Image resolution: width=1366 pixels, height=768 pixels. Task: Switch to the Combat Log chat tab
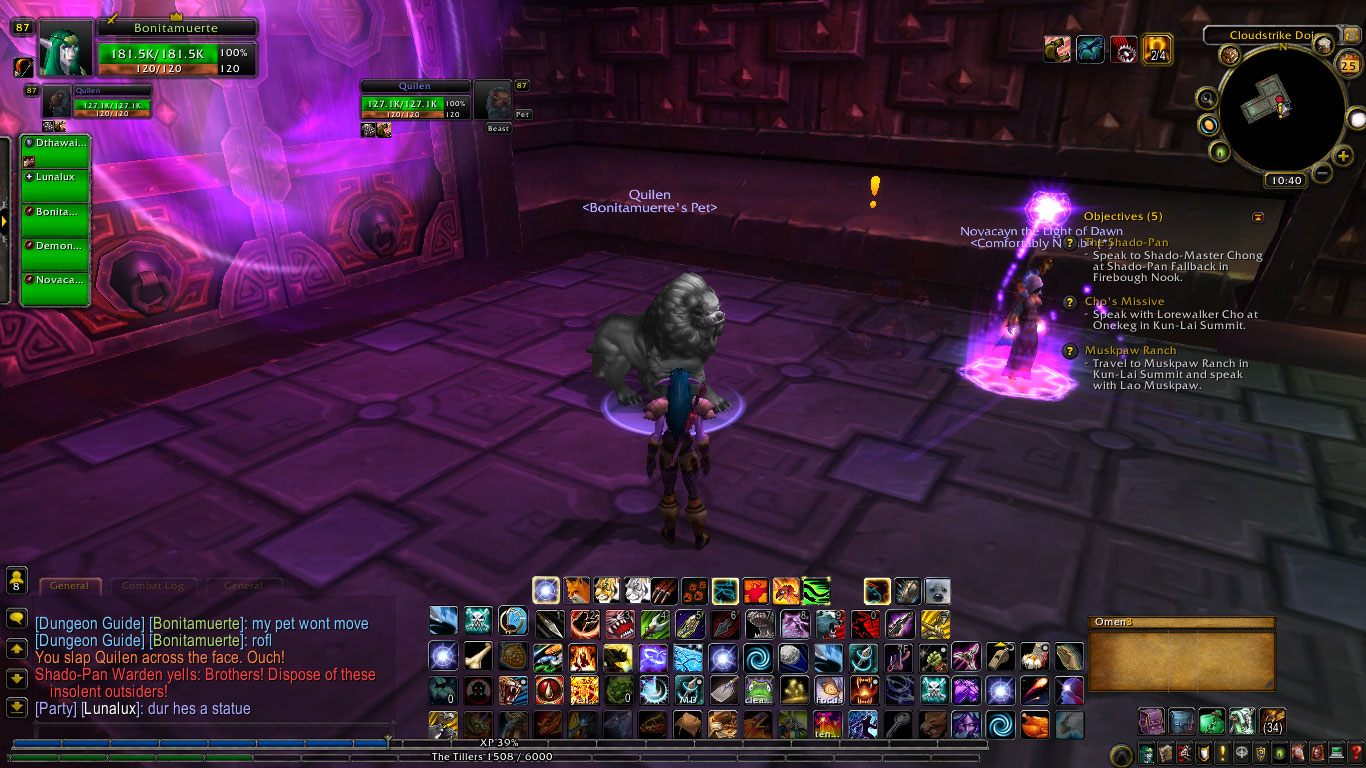(x=152, y=586)
